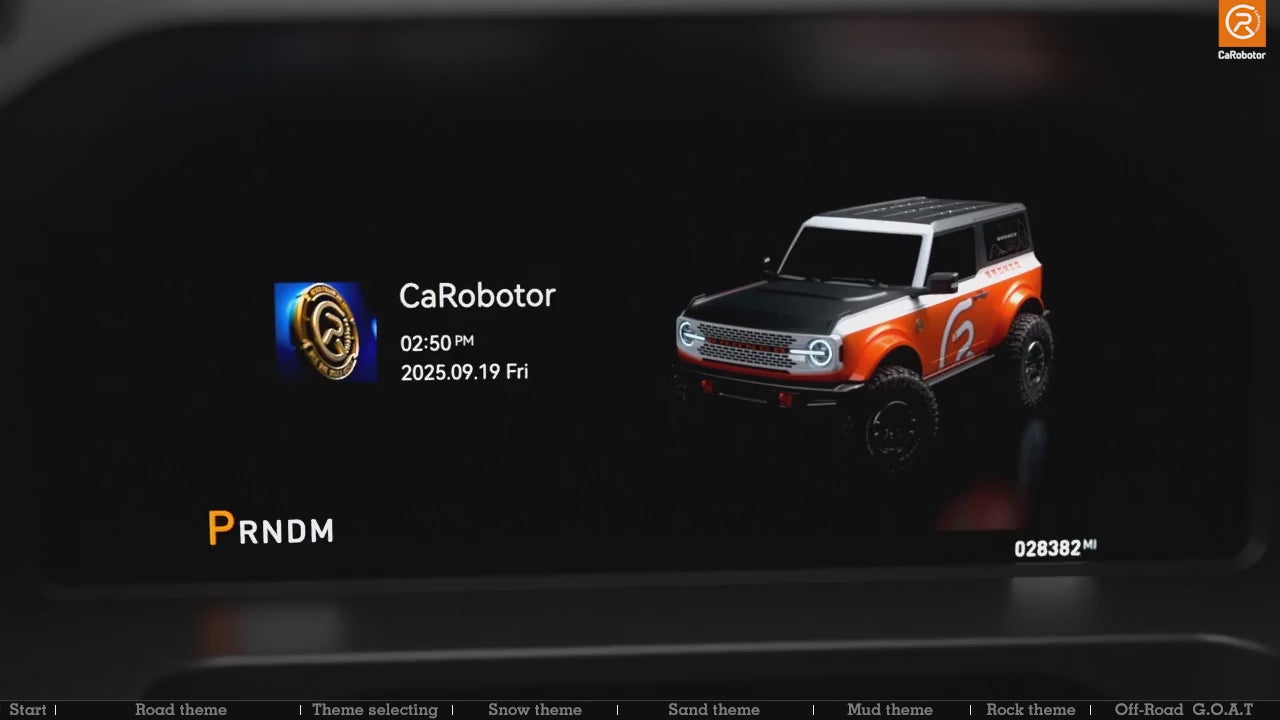Image resolution: width=1280 pixels, height=720 pixels.
Task: Click the CaRobotor logo watermark
Action: [x=1241, y=30]
